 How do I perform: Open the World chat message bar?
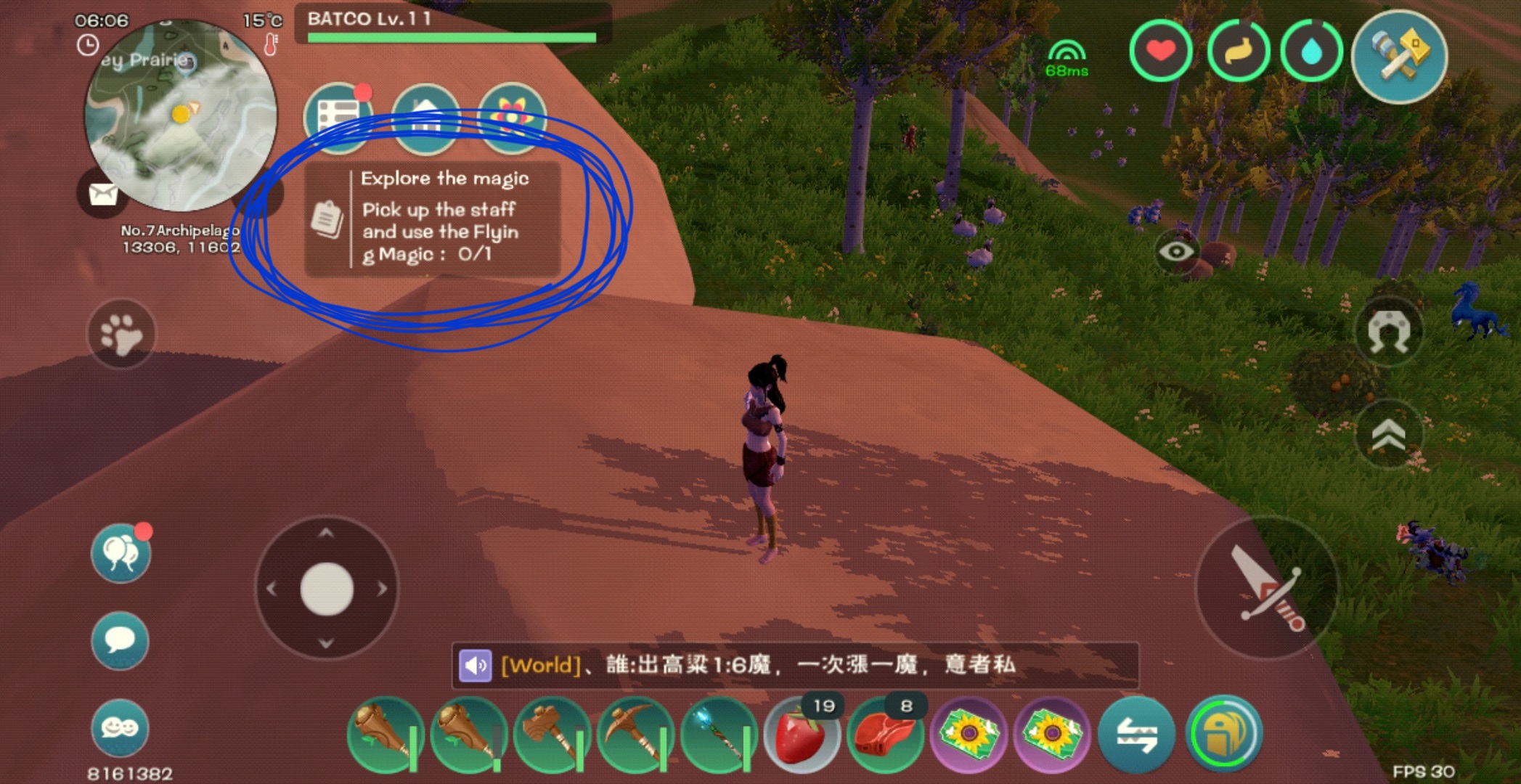coord(795,665)
